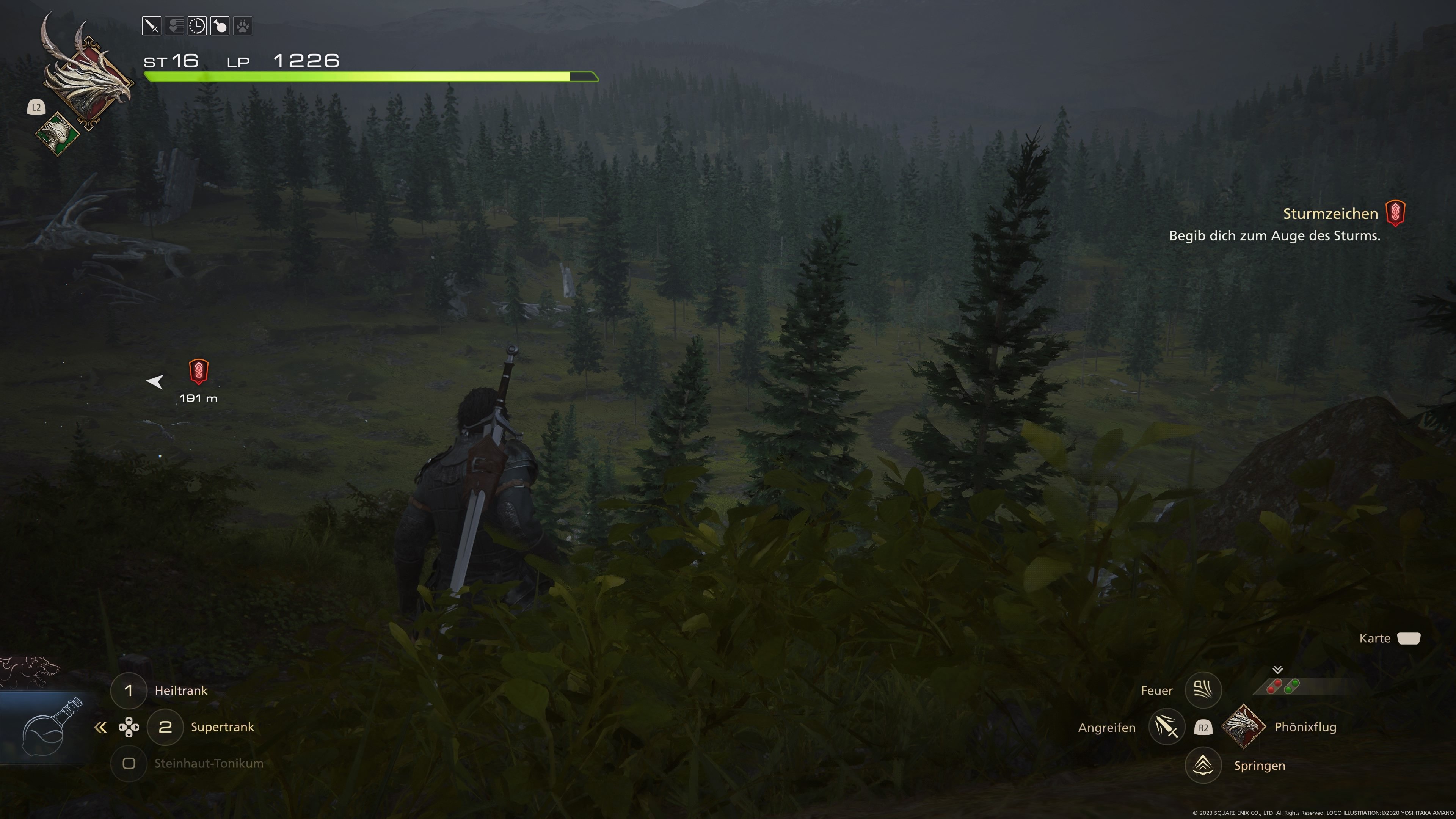Choose the Steinhaut-Tonikum shortcut
Screen dimensions: 1456x819
pyautogui.click(x=129, y=764)
